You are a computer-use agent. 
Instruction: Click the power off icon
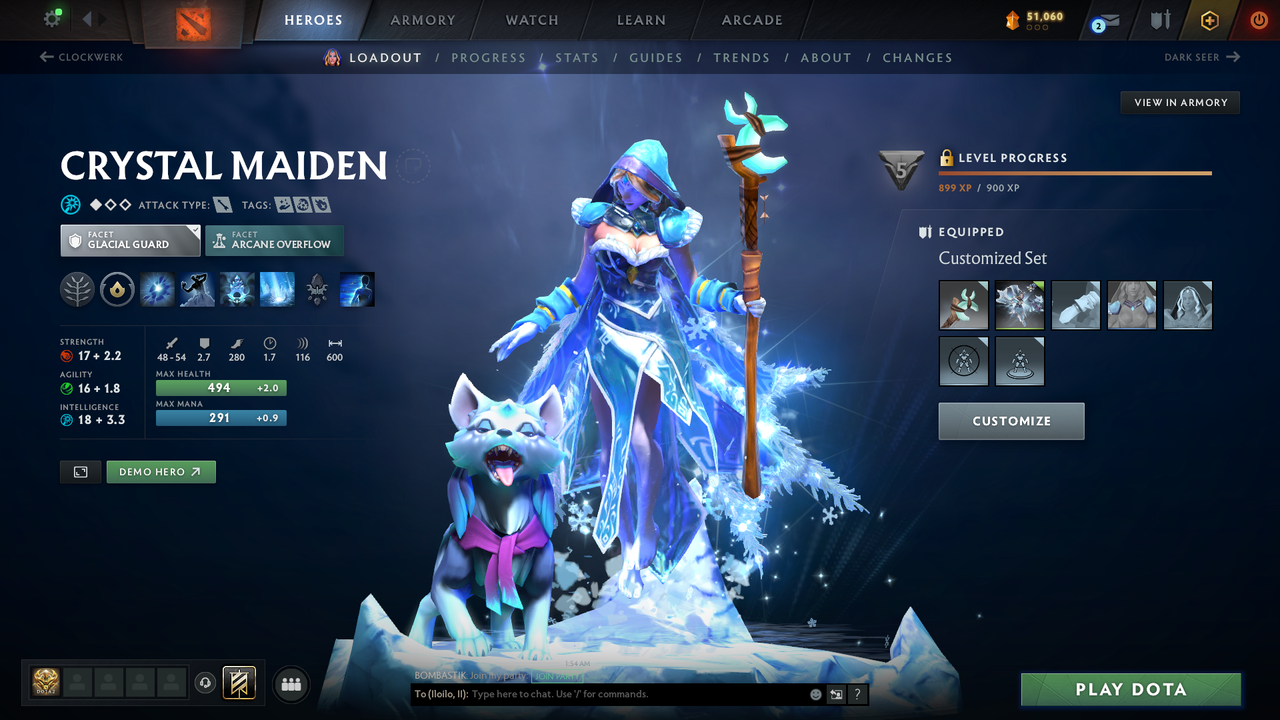click(x=1258, y=20)
